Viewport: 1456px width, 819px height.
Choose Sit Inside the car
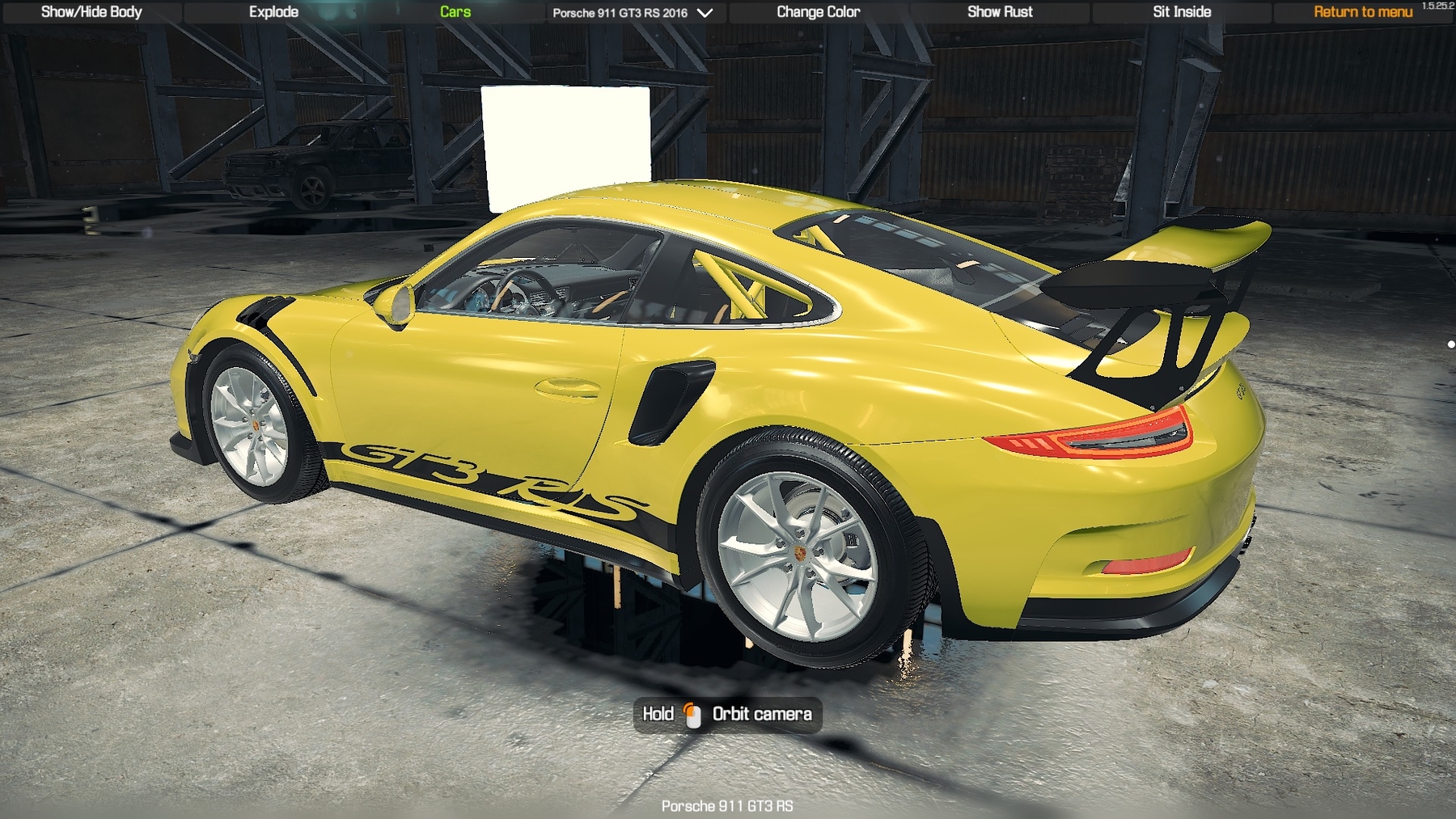[x=1182, y=12]
